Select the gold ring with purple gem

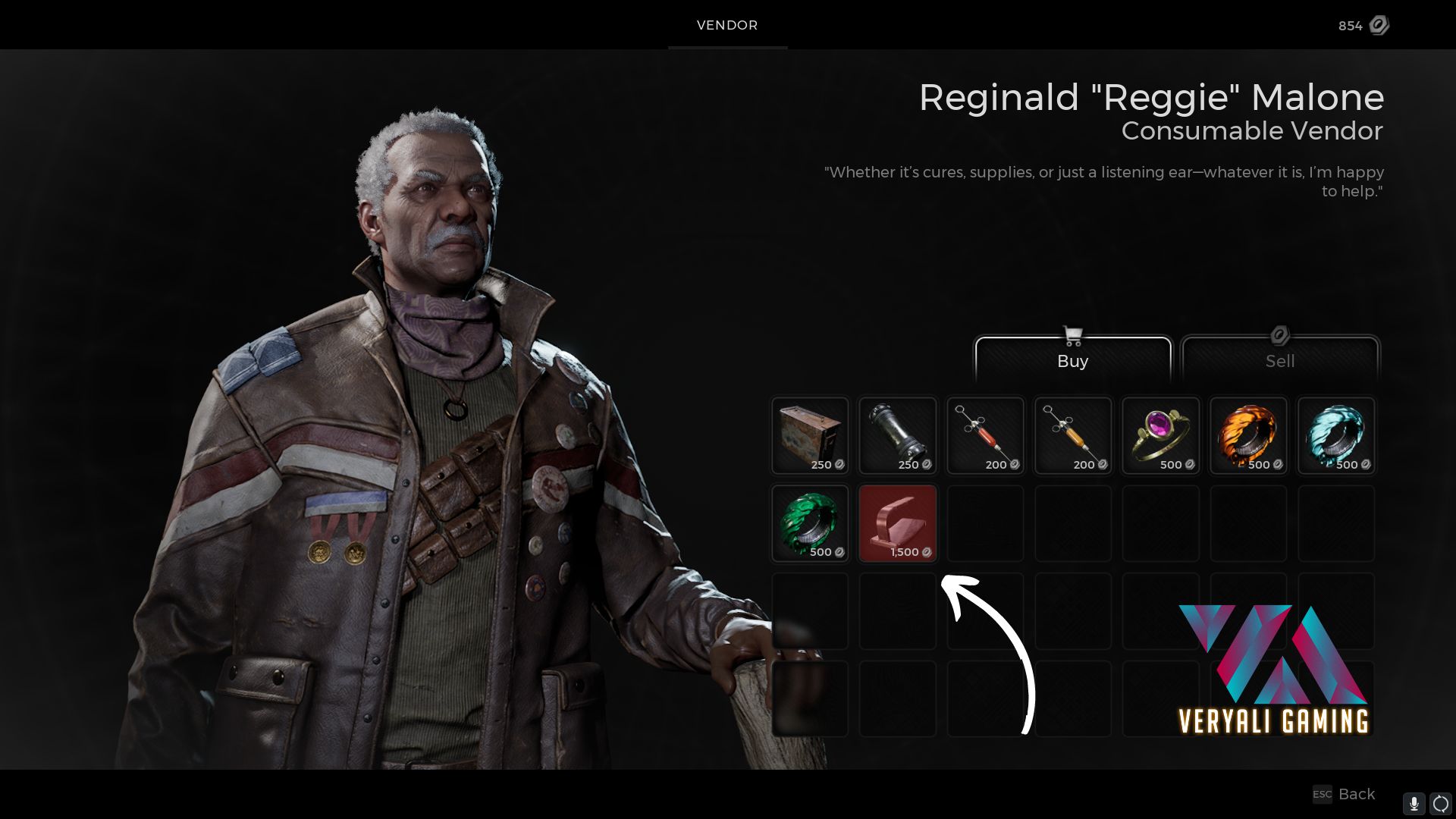[x=1160, y=436]
